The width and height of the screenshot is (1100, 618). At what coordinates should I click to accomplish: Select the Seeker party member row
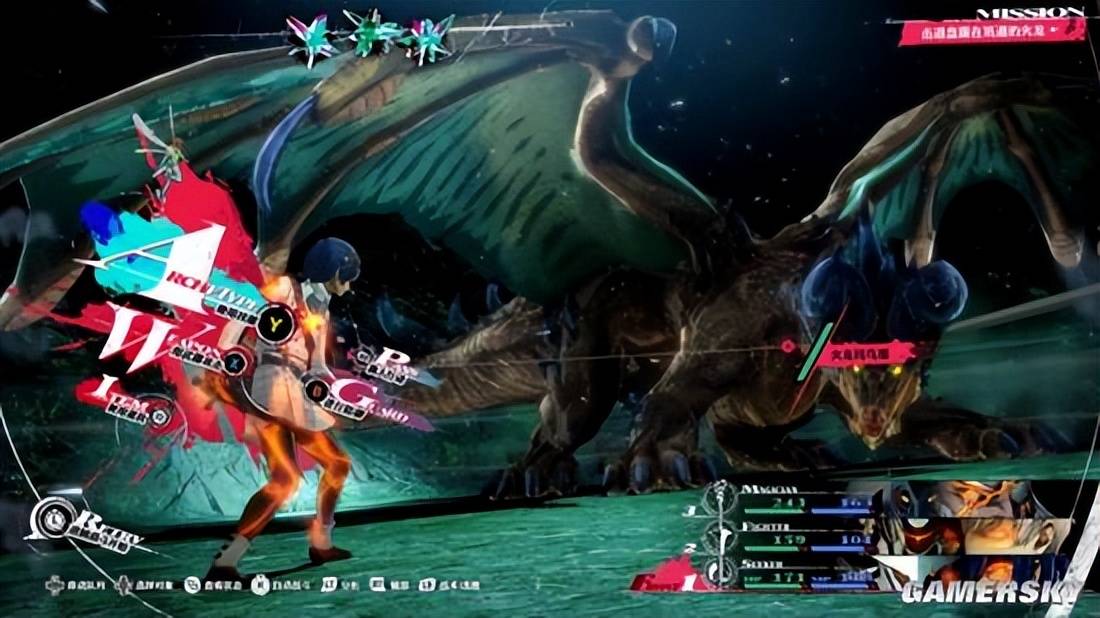pyautogui.click(x=790, y=574)
